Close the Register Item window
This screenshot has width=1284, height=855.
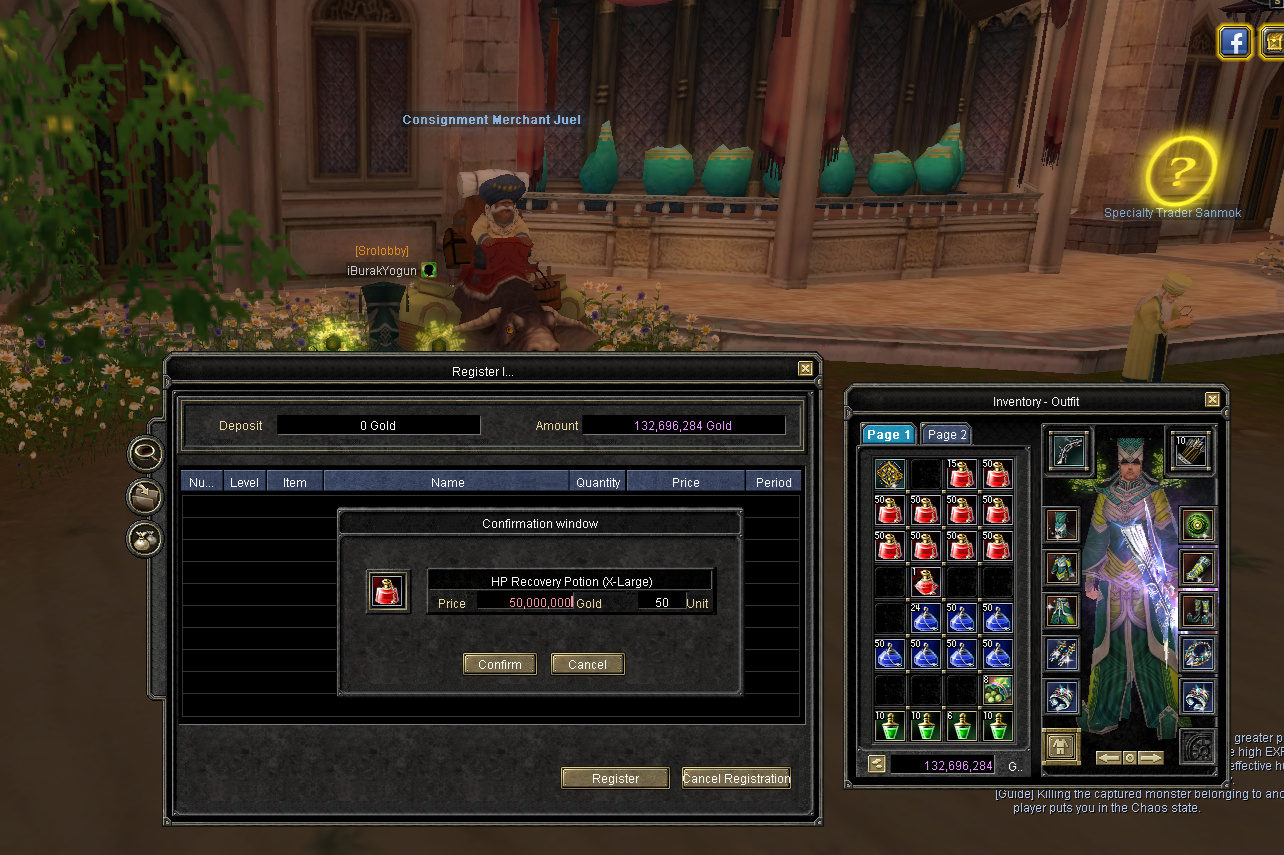pos(805,369)
